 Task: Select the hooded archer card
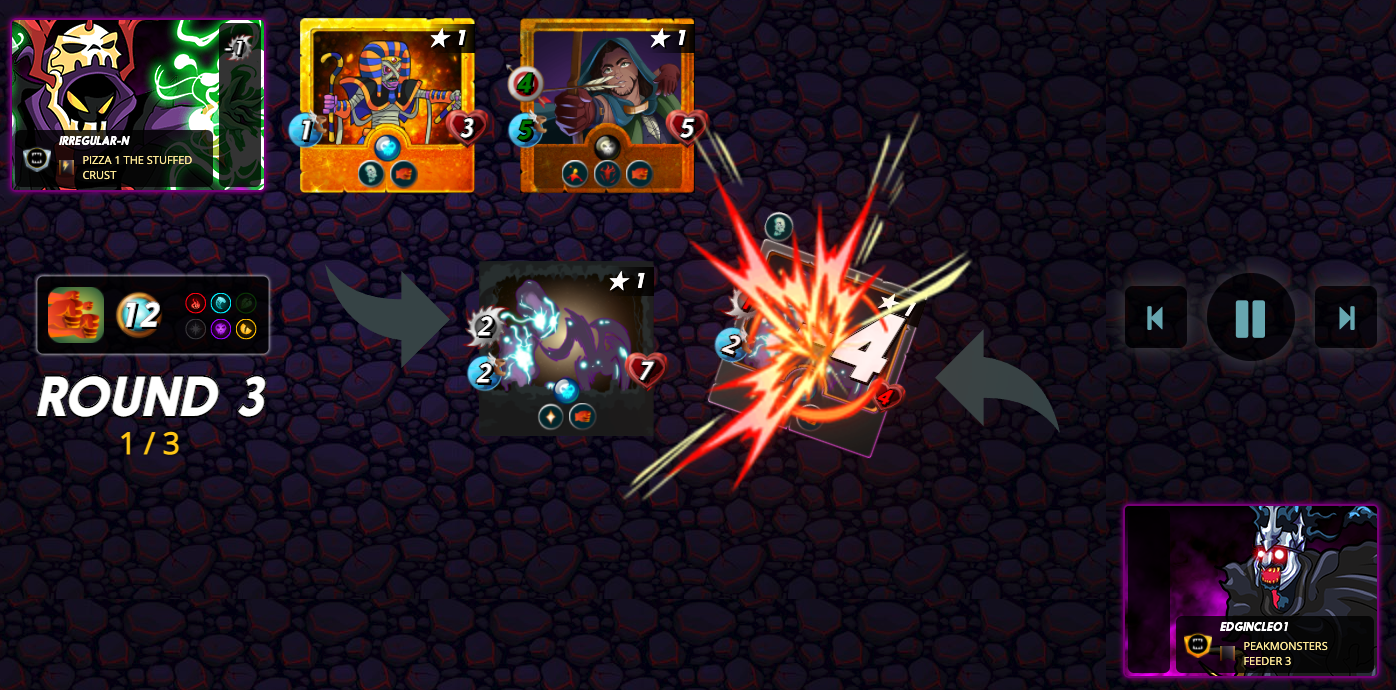pos(607,105)
